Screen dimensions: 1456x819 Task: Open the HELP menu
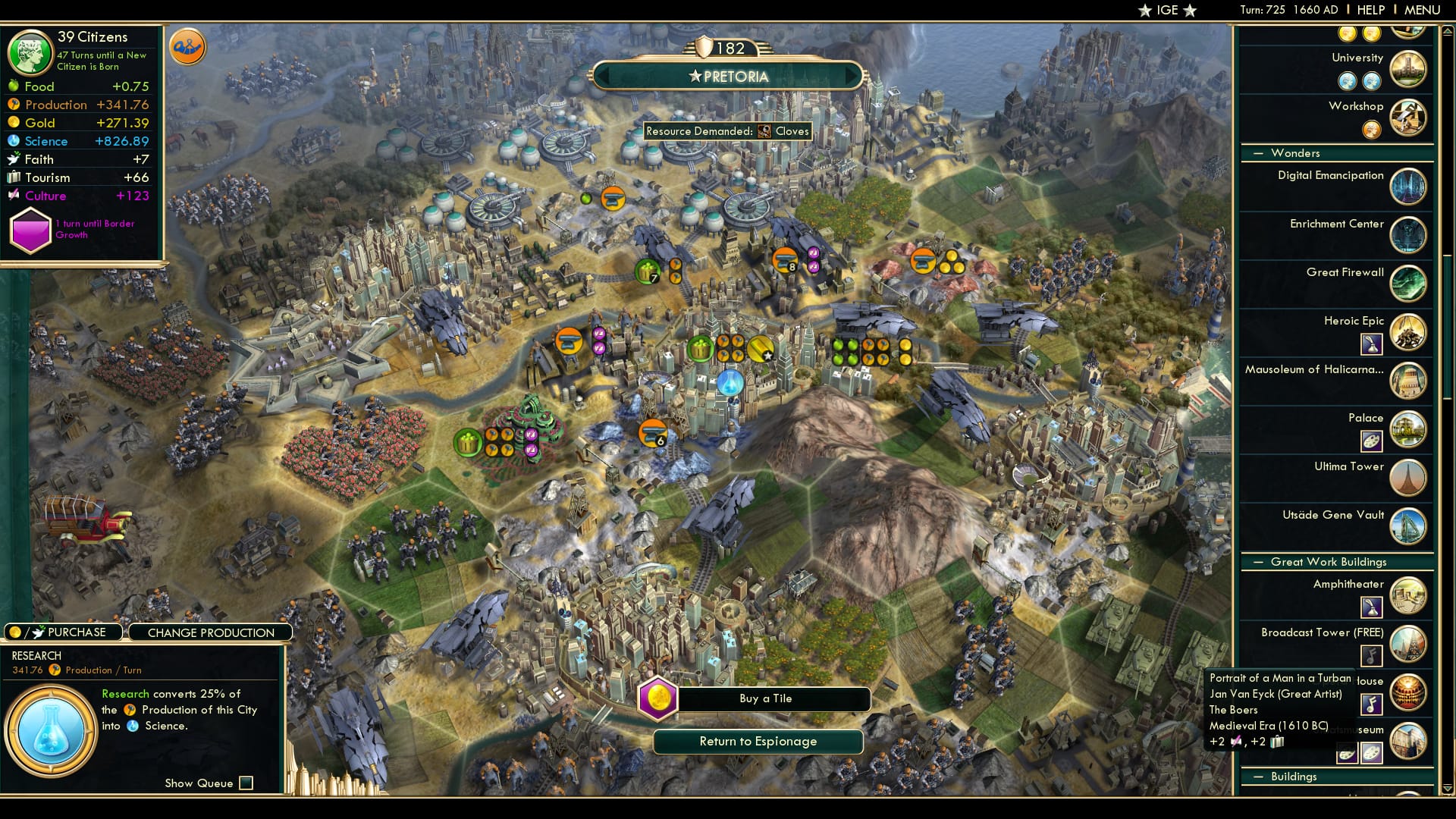click(x=1370, y=10)
